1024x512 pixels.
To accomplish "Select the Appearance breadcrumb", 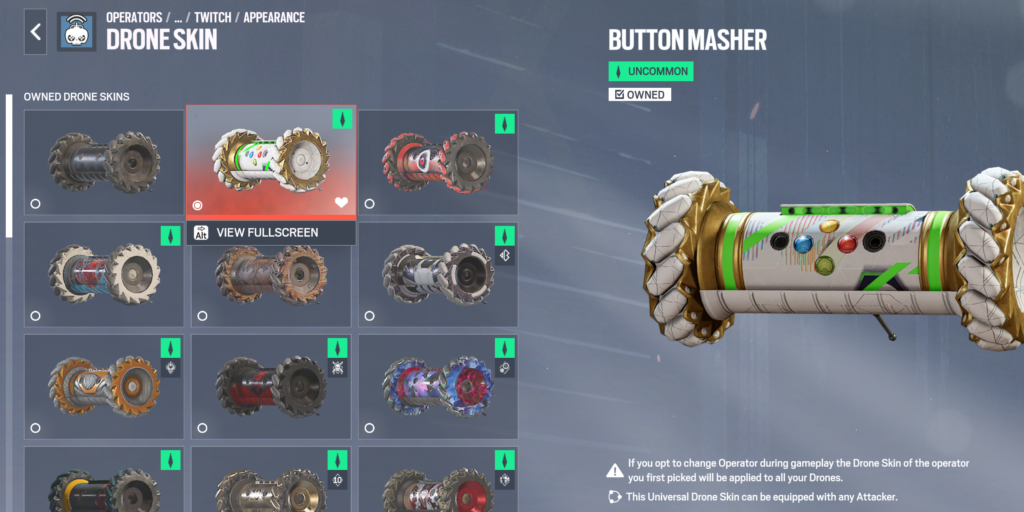I will click(x=273, y=18).
